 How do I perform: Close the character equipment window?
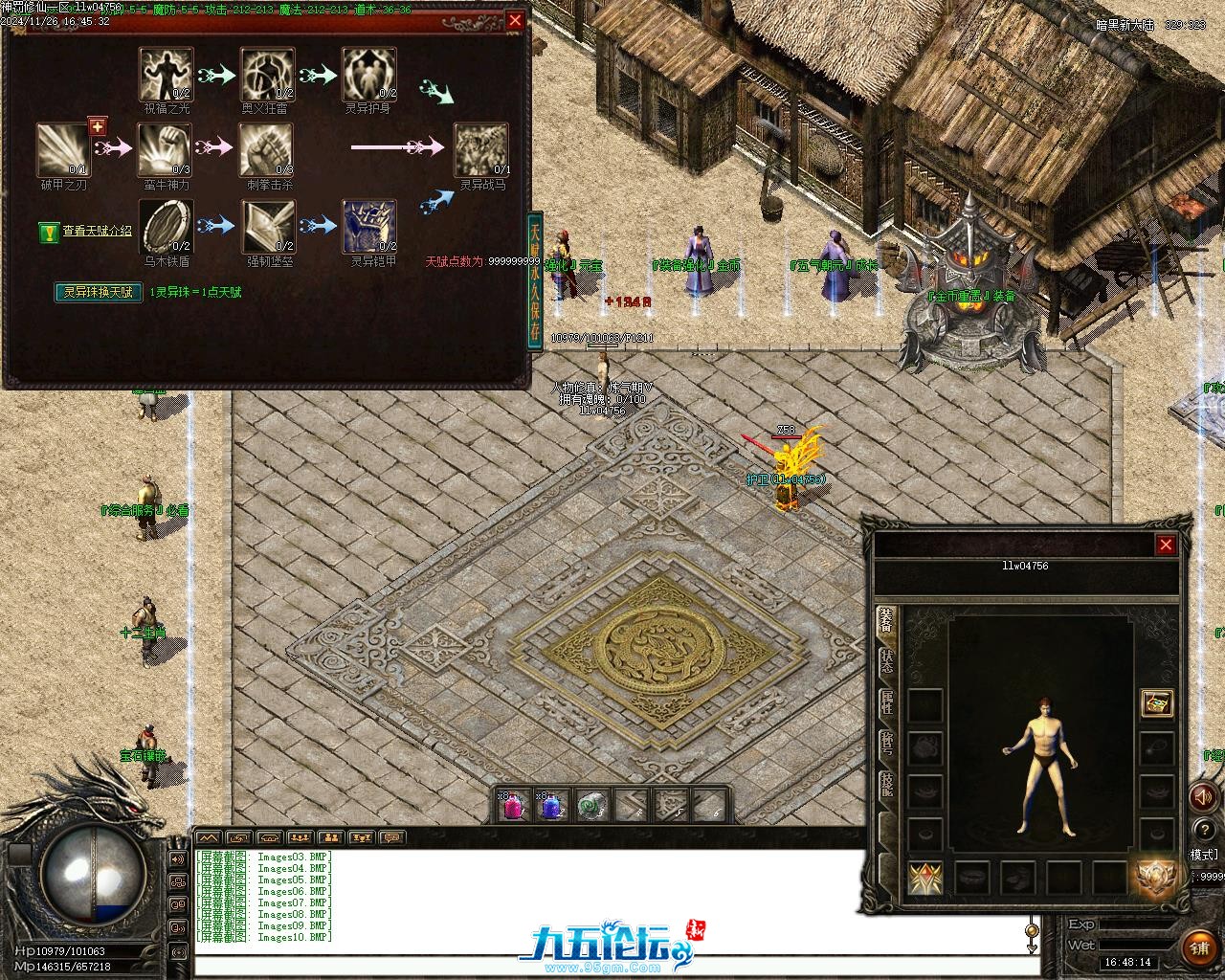pos(1166,545)
